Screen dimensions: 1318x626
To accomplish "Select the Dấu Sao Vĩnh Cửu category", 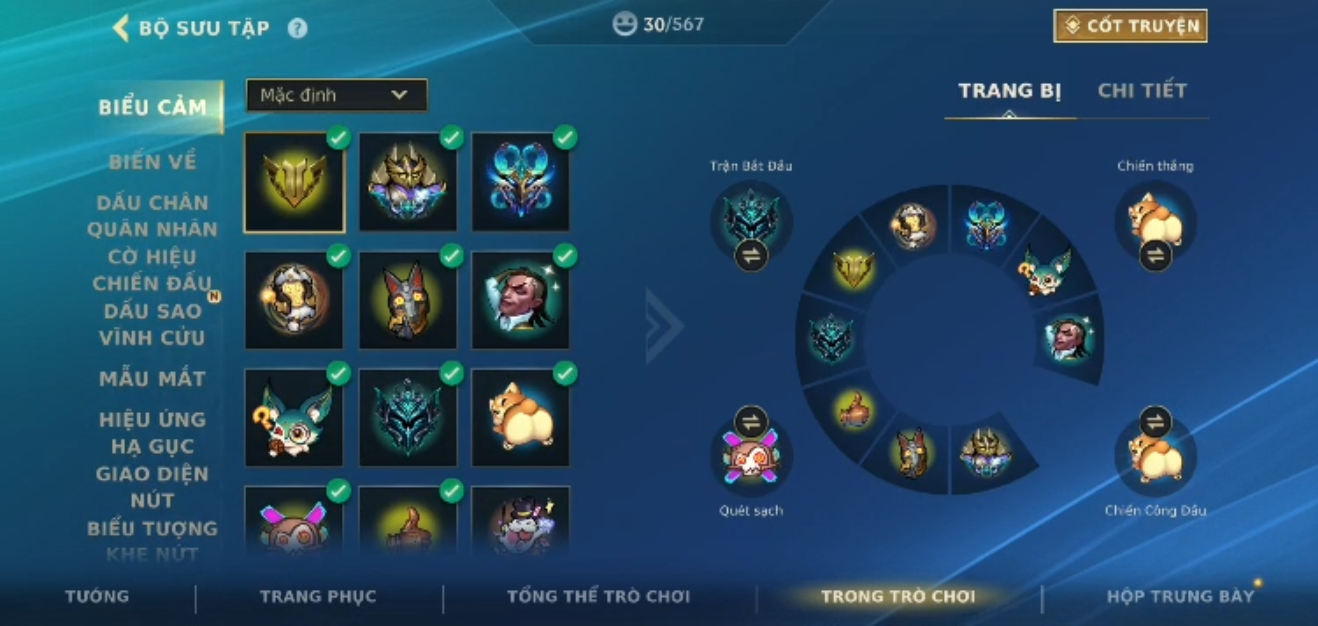I will (152, 324).
